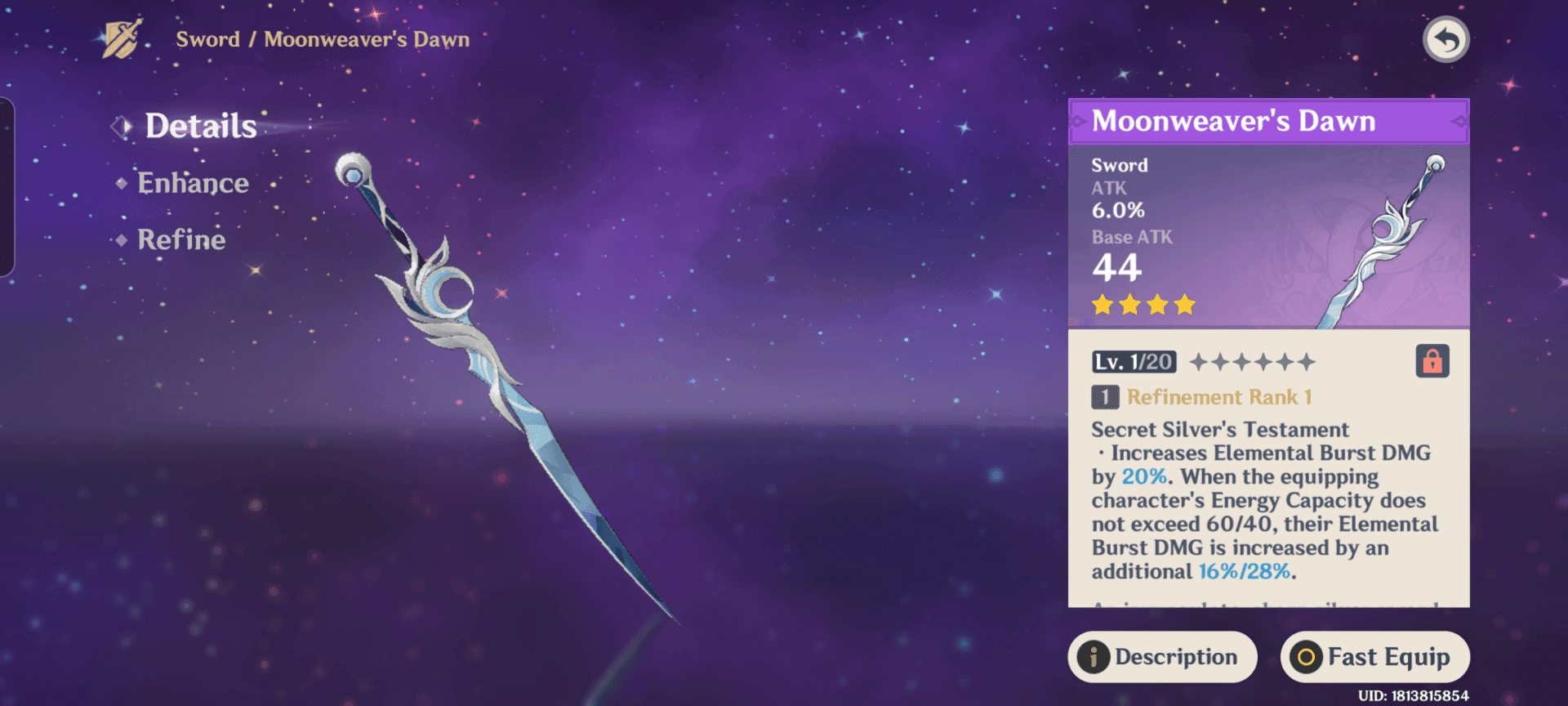Switch to the Enhance tab
This screenshot has height=706, width=1568.
[192, 182]
